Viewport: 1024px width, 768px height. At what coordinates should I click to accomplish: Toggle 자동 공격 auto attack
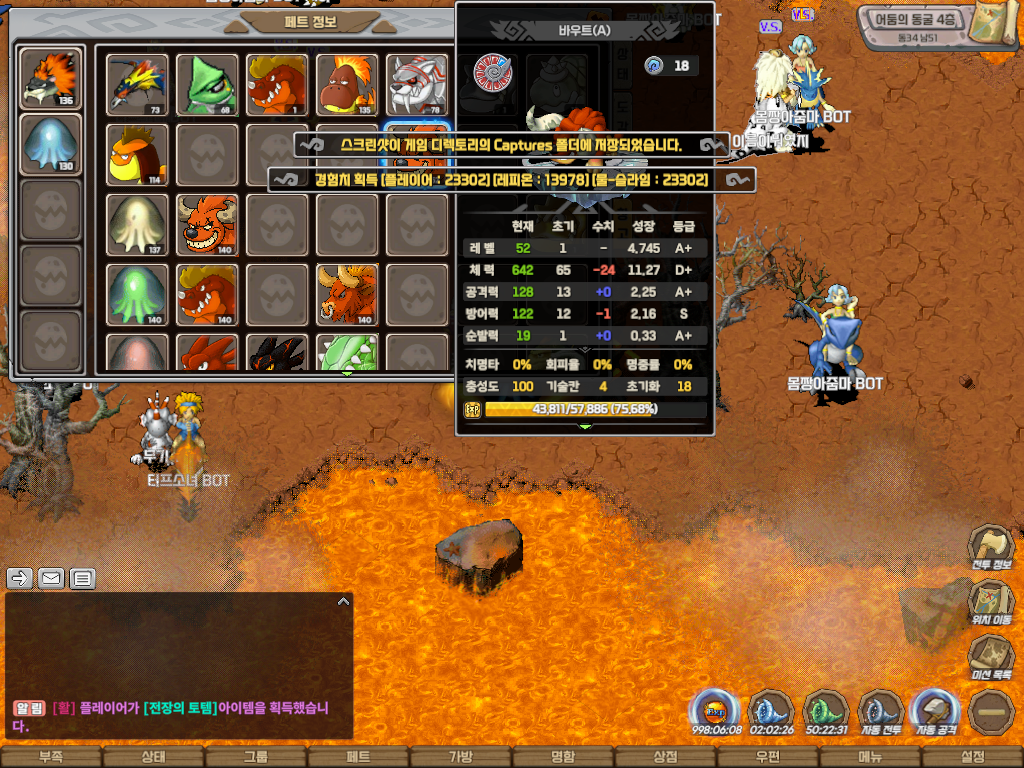point(936,712)
